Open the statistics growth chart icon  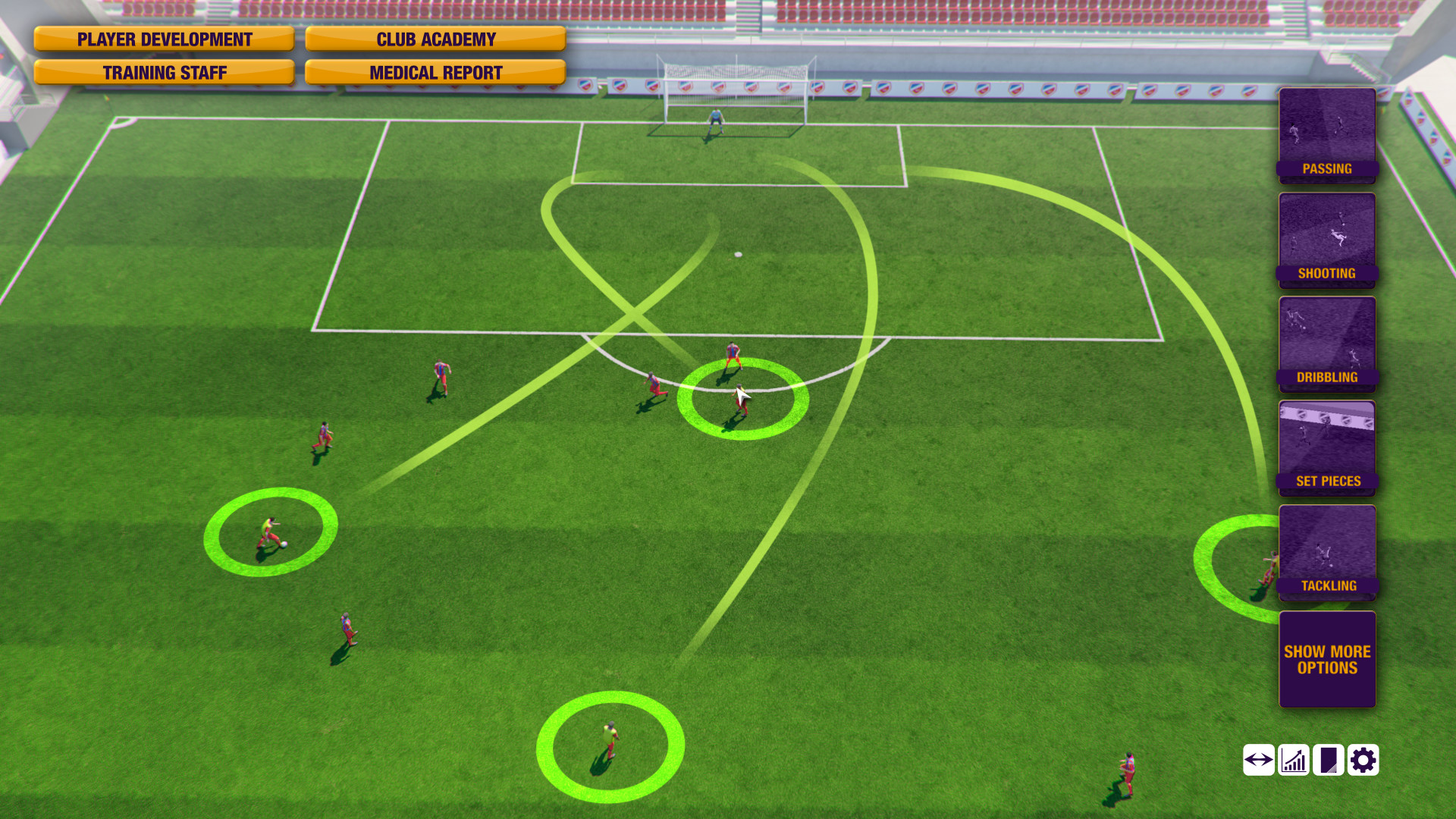(x=1293, y=759)
